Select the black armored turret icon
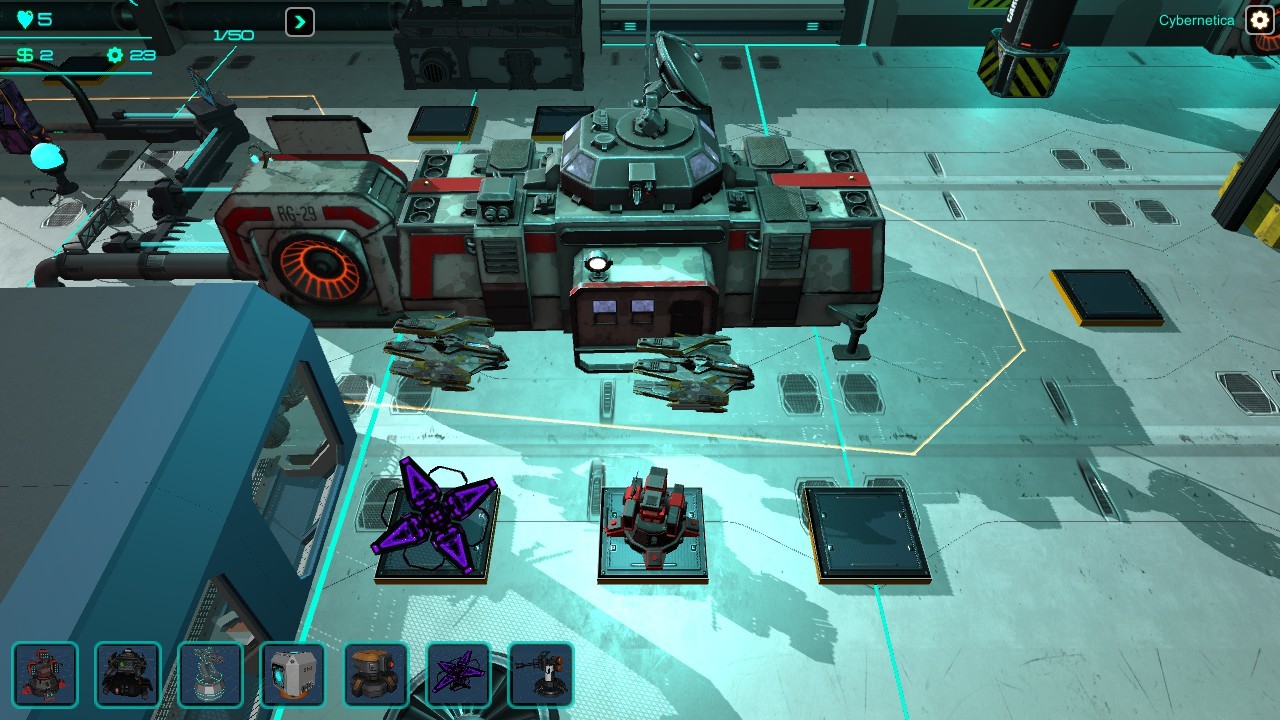 point(128,675)
